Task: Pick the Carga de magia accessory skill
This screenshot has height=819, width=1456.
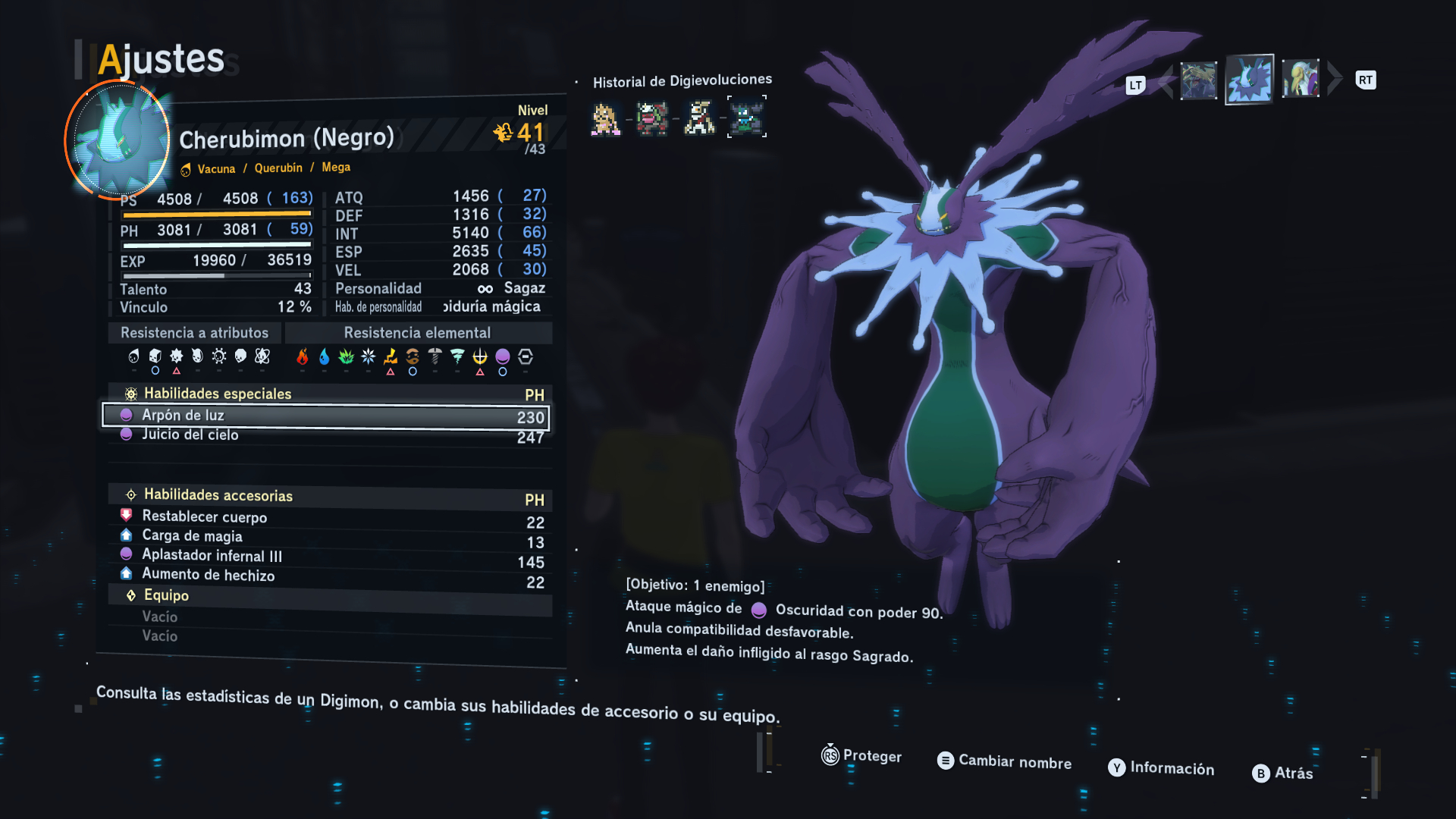Action: click(x=326, y=538)
